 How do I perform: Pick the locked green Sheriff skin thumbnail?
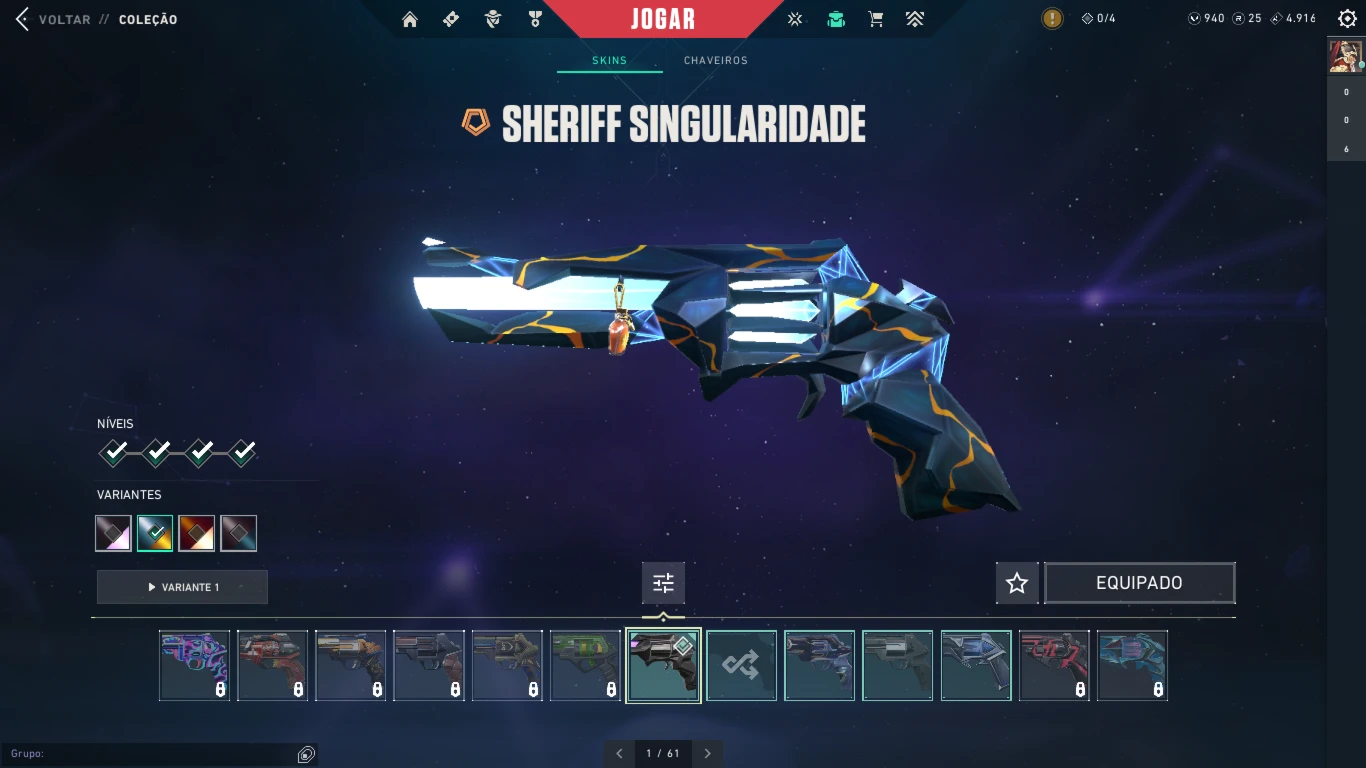point(585,665)
